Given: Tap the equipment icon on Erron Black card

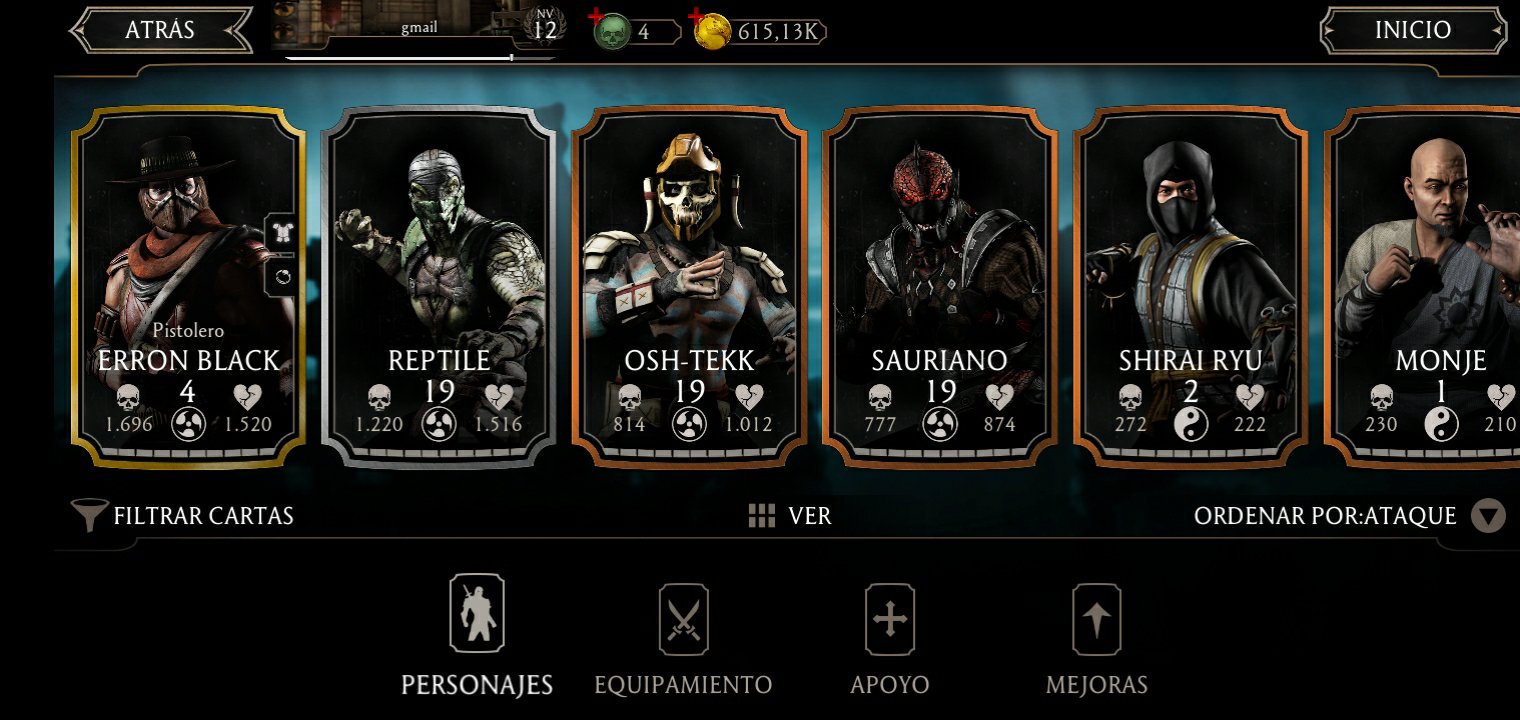Looking at the screenshot, I should [281, 232].
